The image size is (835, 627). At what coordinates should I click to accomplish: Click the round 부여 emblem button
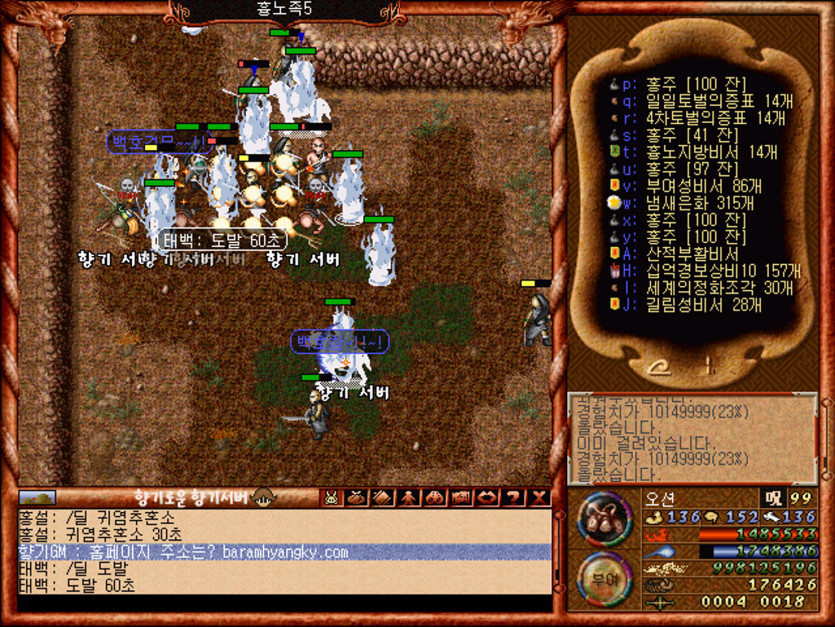(603, 577)
